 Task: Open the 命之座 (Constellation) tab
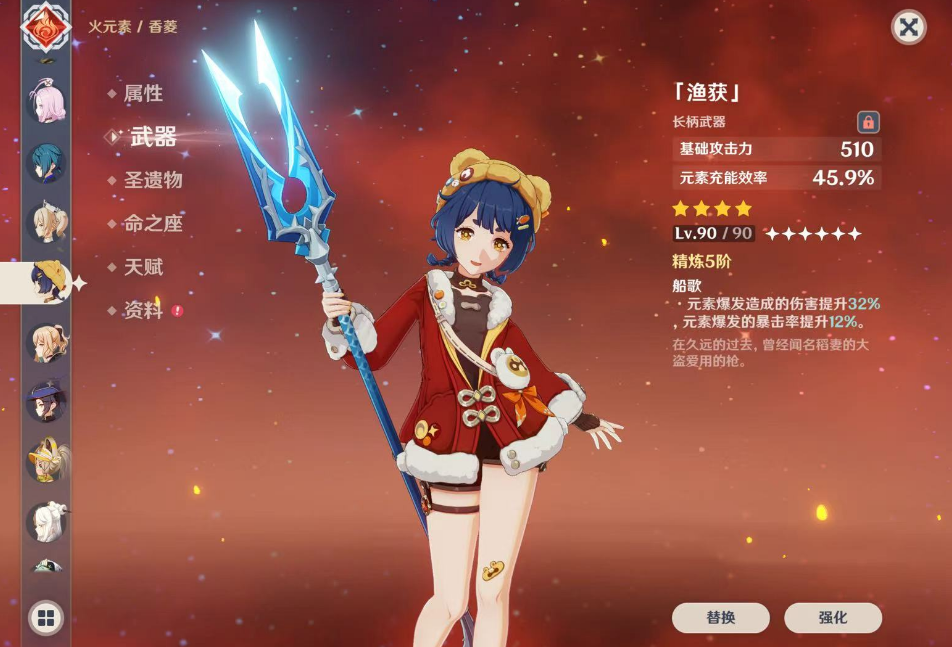[152, 224]
